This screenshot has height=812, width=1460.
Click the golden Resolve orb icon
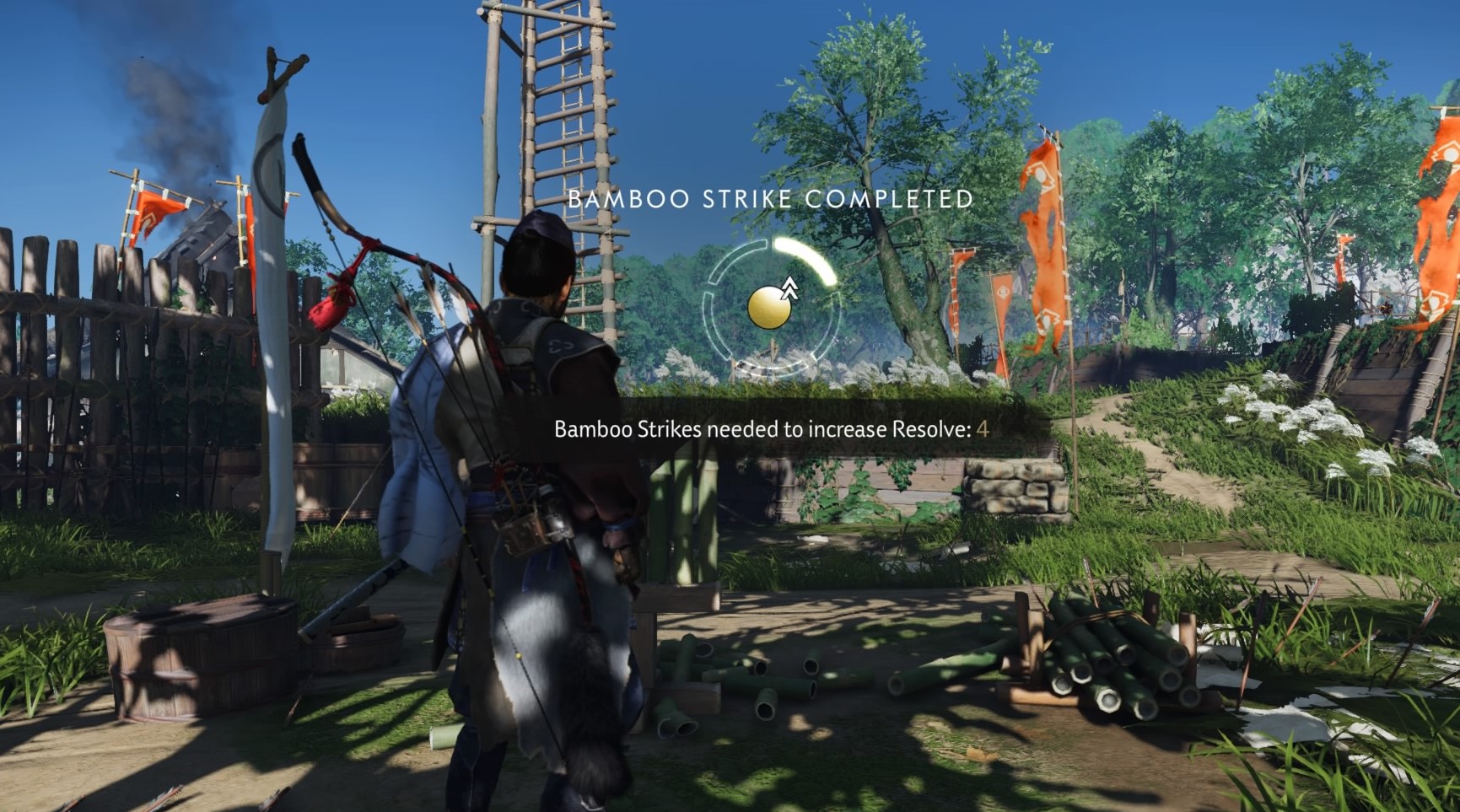[x=769, y=308]
